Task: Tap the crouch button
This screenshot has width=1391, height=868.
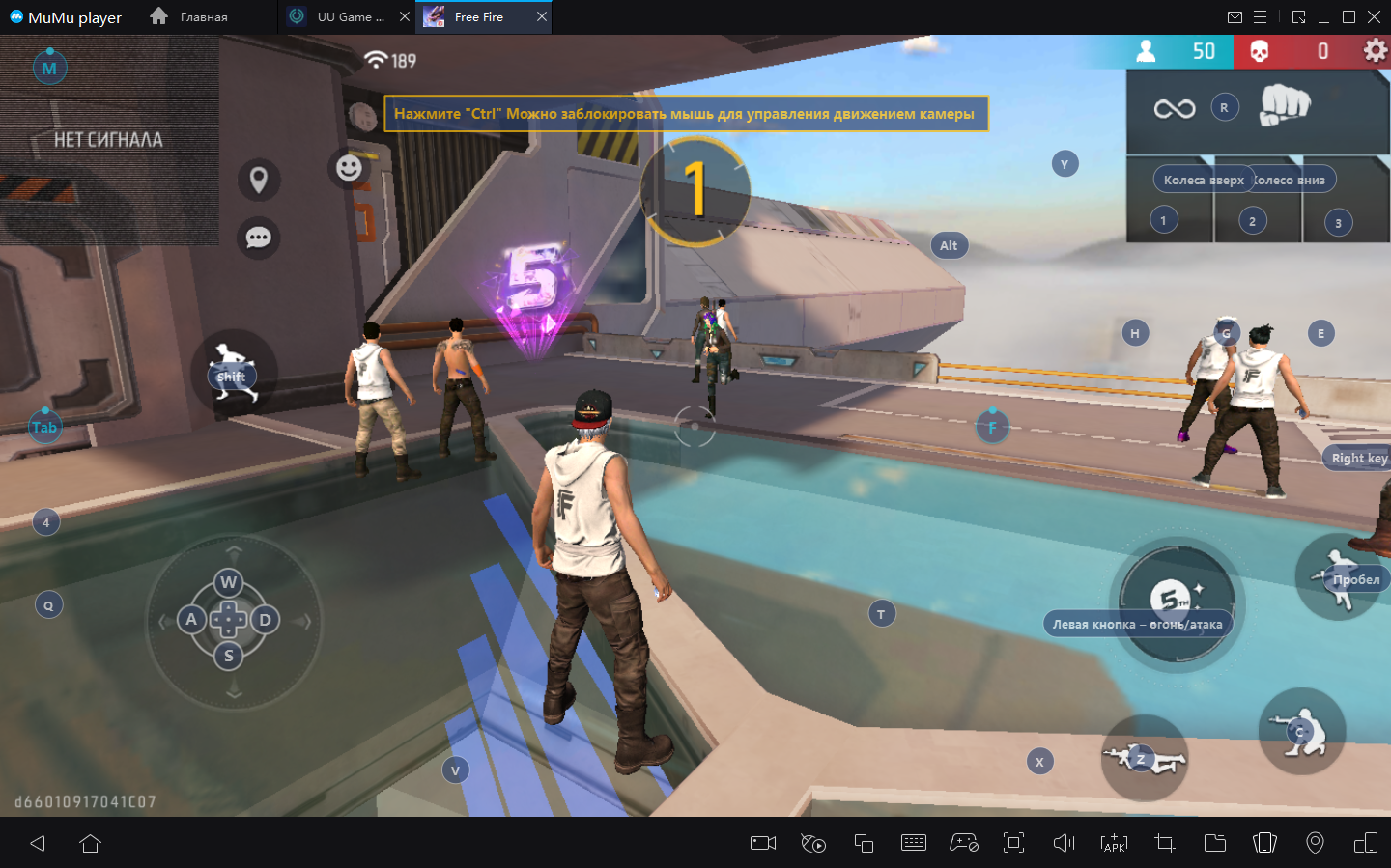Action: [x=1301, y=732]
